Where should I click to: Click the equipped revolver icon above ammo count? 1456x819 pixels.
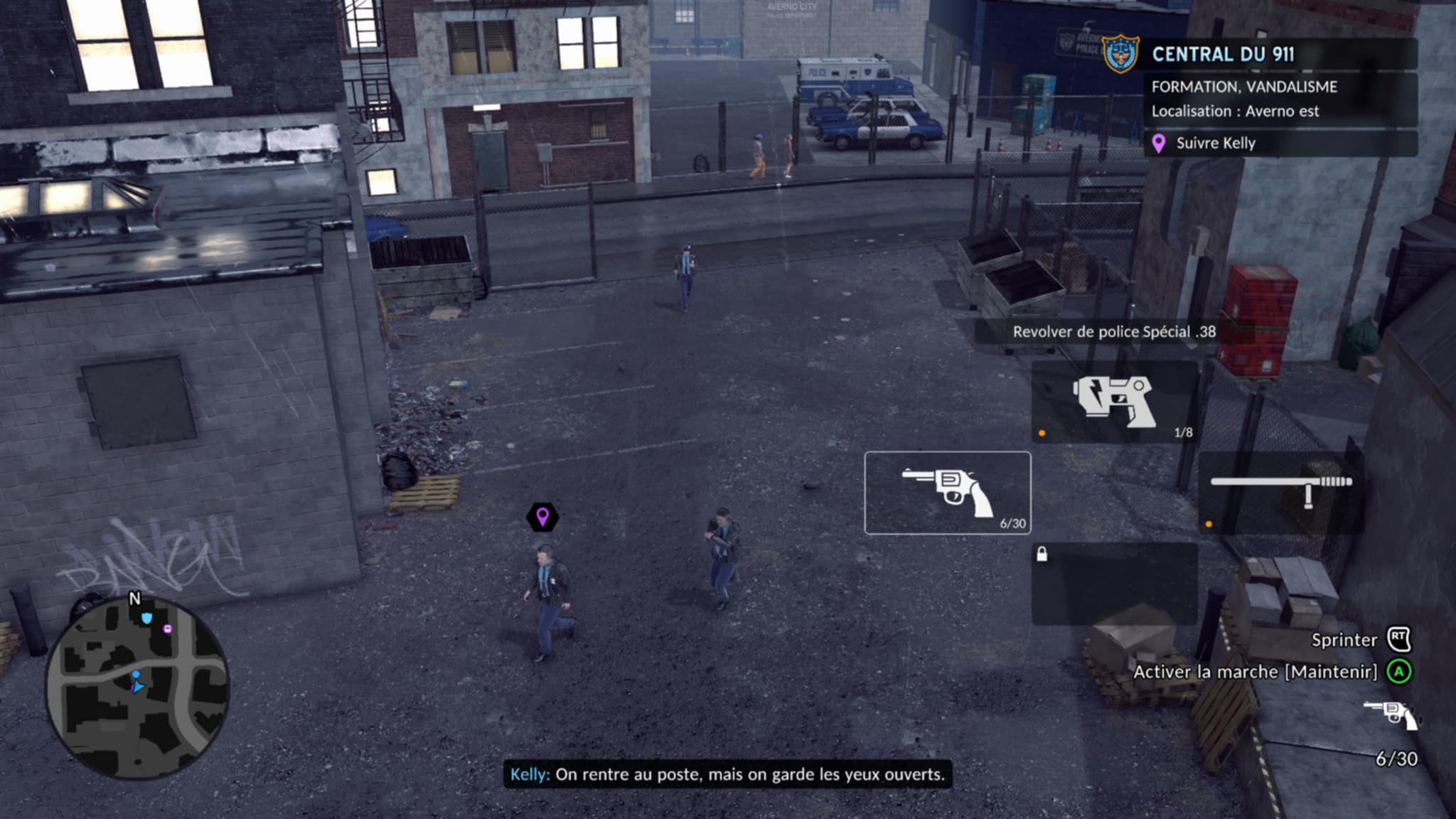coord(1390,714)
